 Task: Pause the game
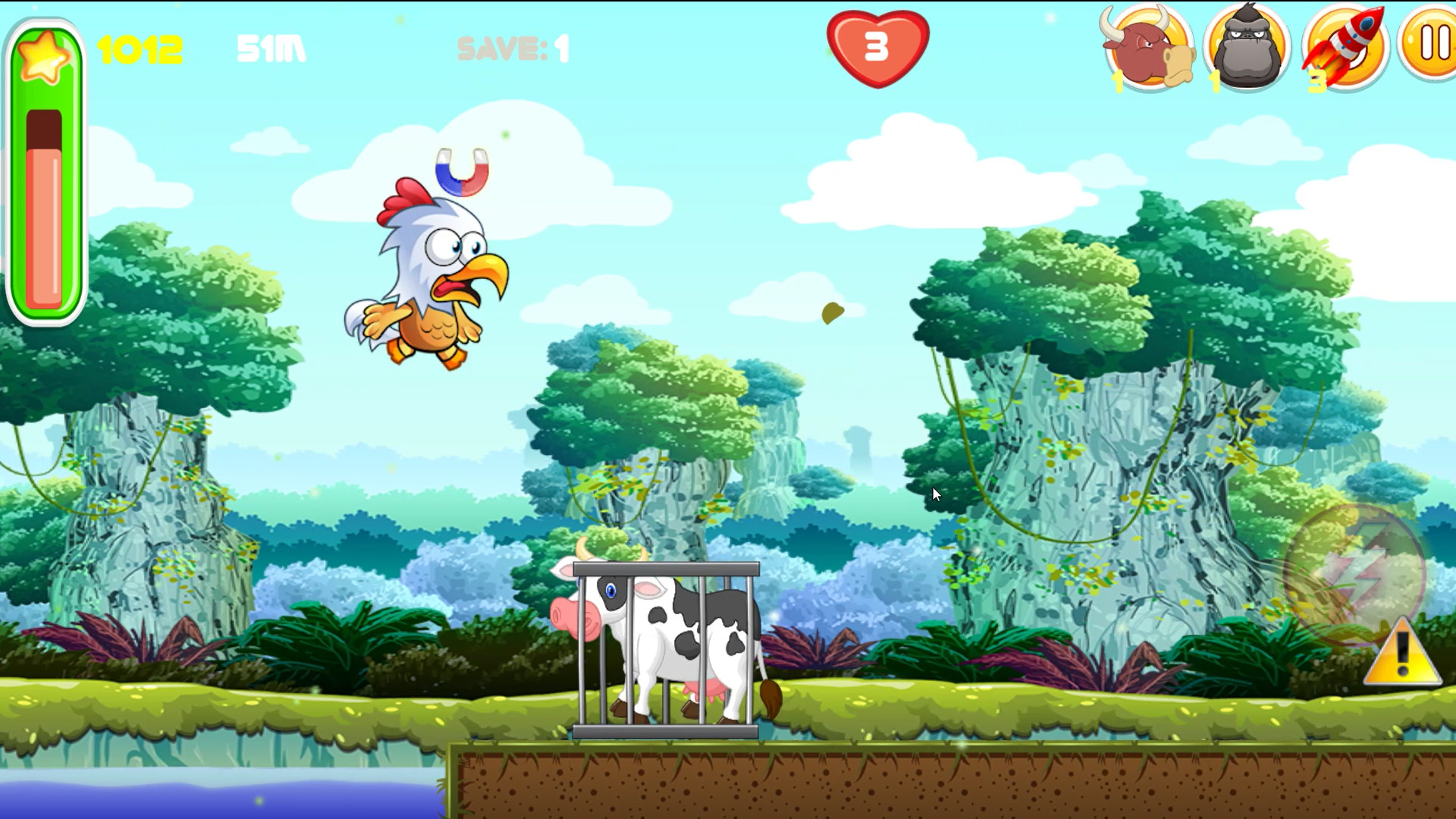pyautogui.click(x=1435, y=45)
